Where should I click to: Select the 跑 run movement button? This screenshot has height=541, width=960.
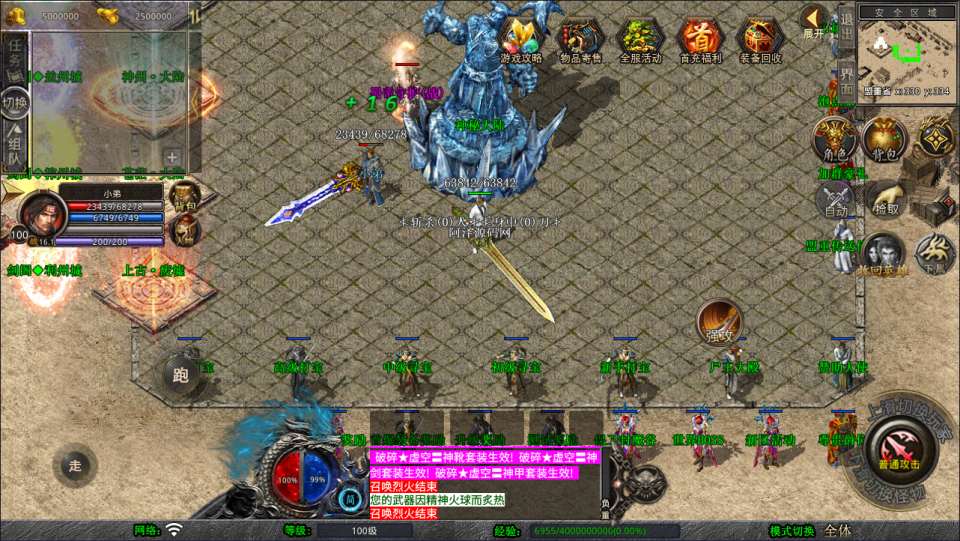[x=181, y=376]
